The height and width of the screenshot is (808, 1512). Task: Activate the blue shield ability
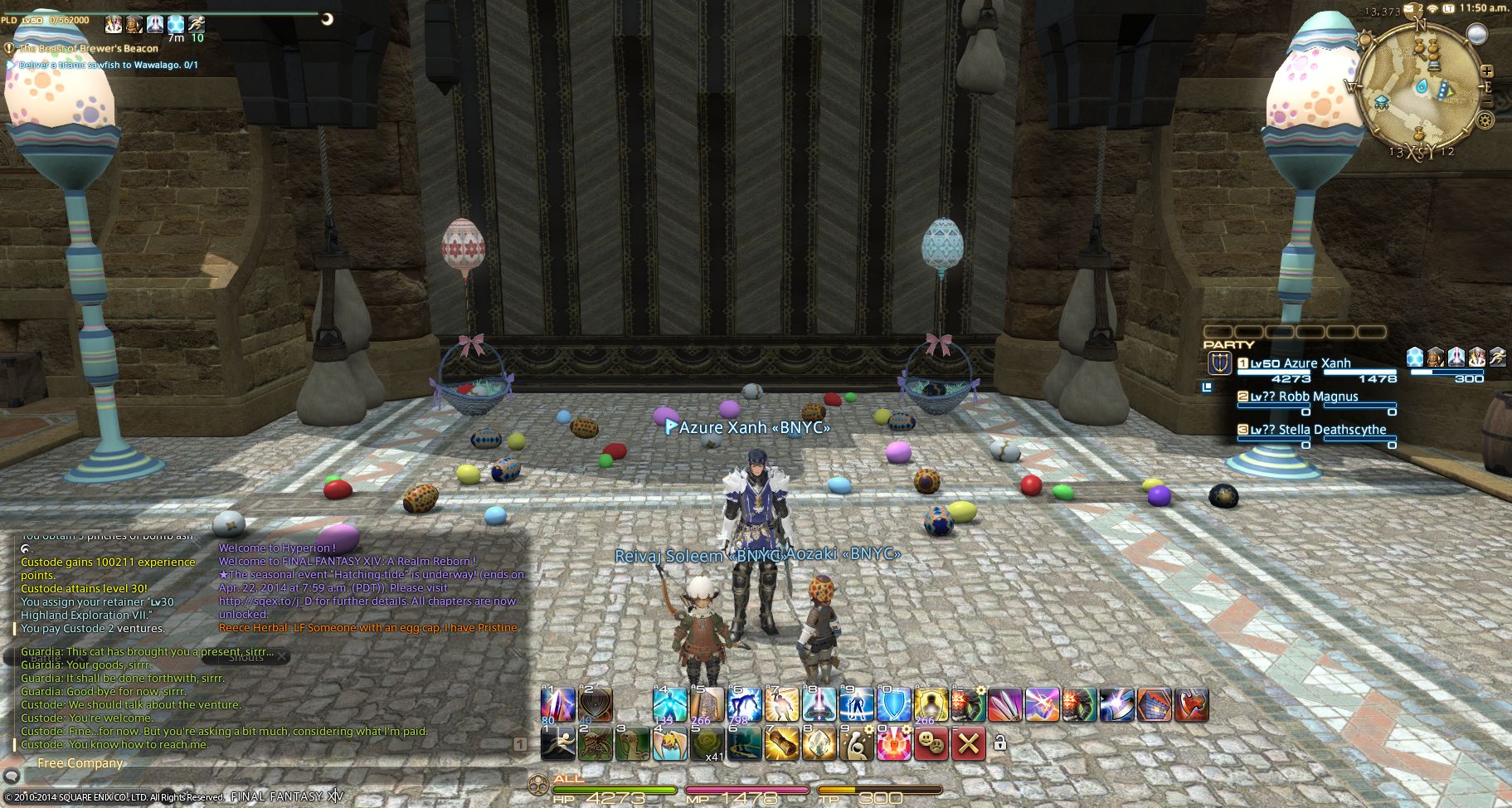point(893,705)
